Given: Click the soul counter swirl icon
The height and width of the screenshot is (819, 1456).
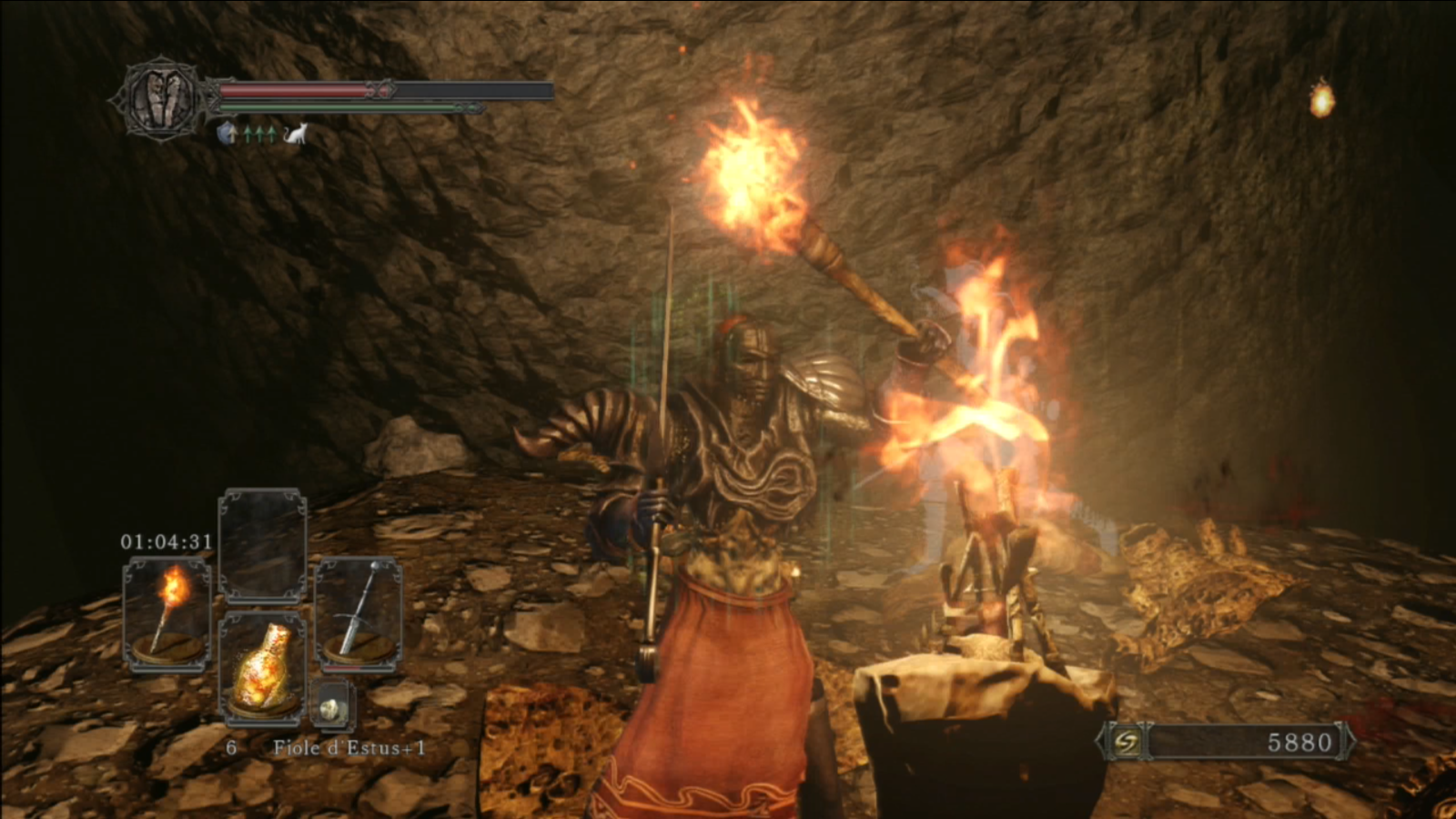Looking at the screenshot, I should tap(1127, 743).
